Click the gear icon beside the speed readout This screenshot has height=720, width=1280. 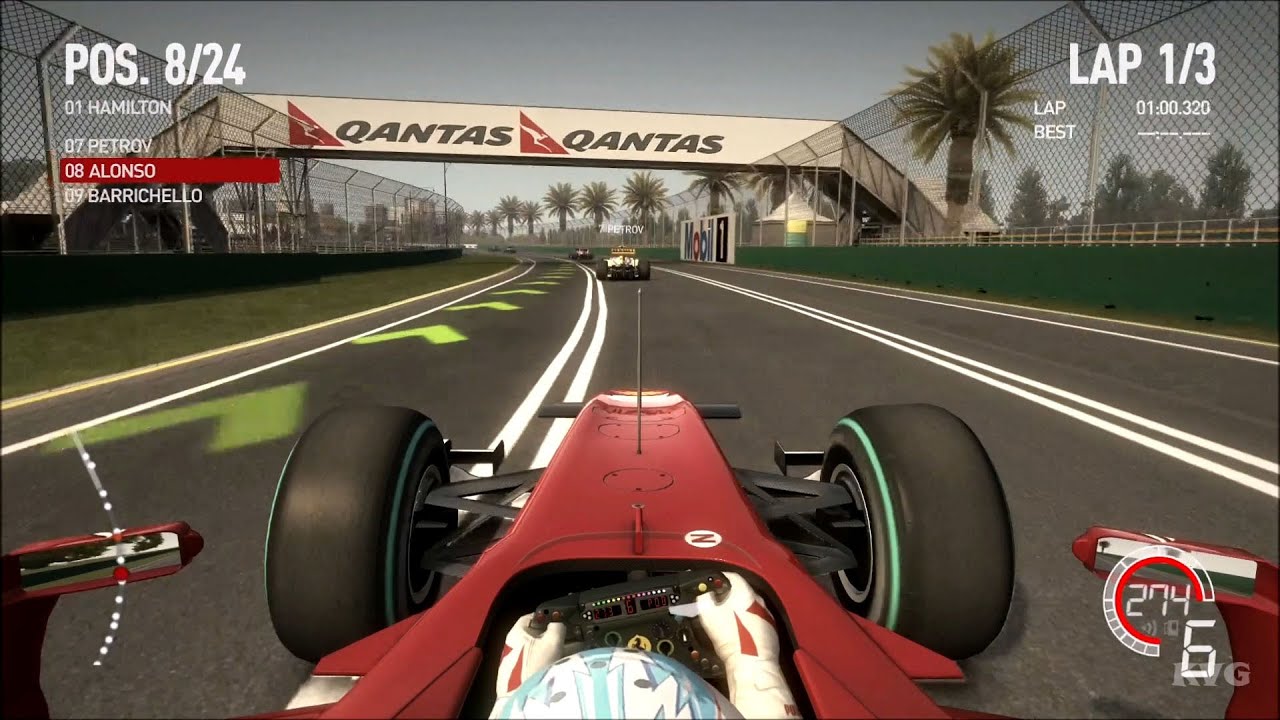tap(1171, 628)
